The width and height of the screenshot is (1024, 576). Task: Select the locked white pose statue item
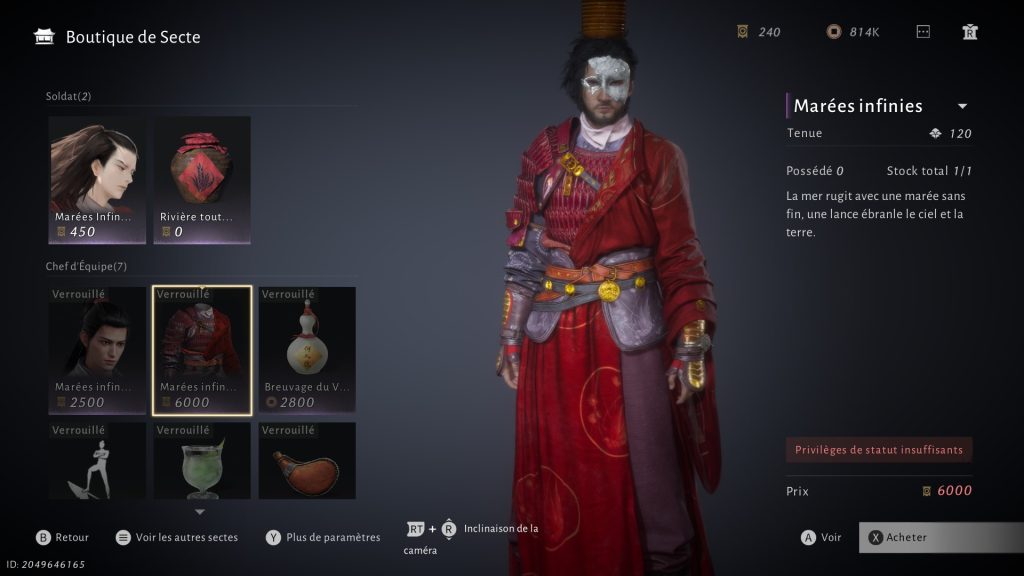[97, 461]
